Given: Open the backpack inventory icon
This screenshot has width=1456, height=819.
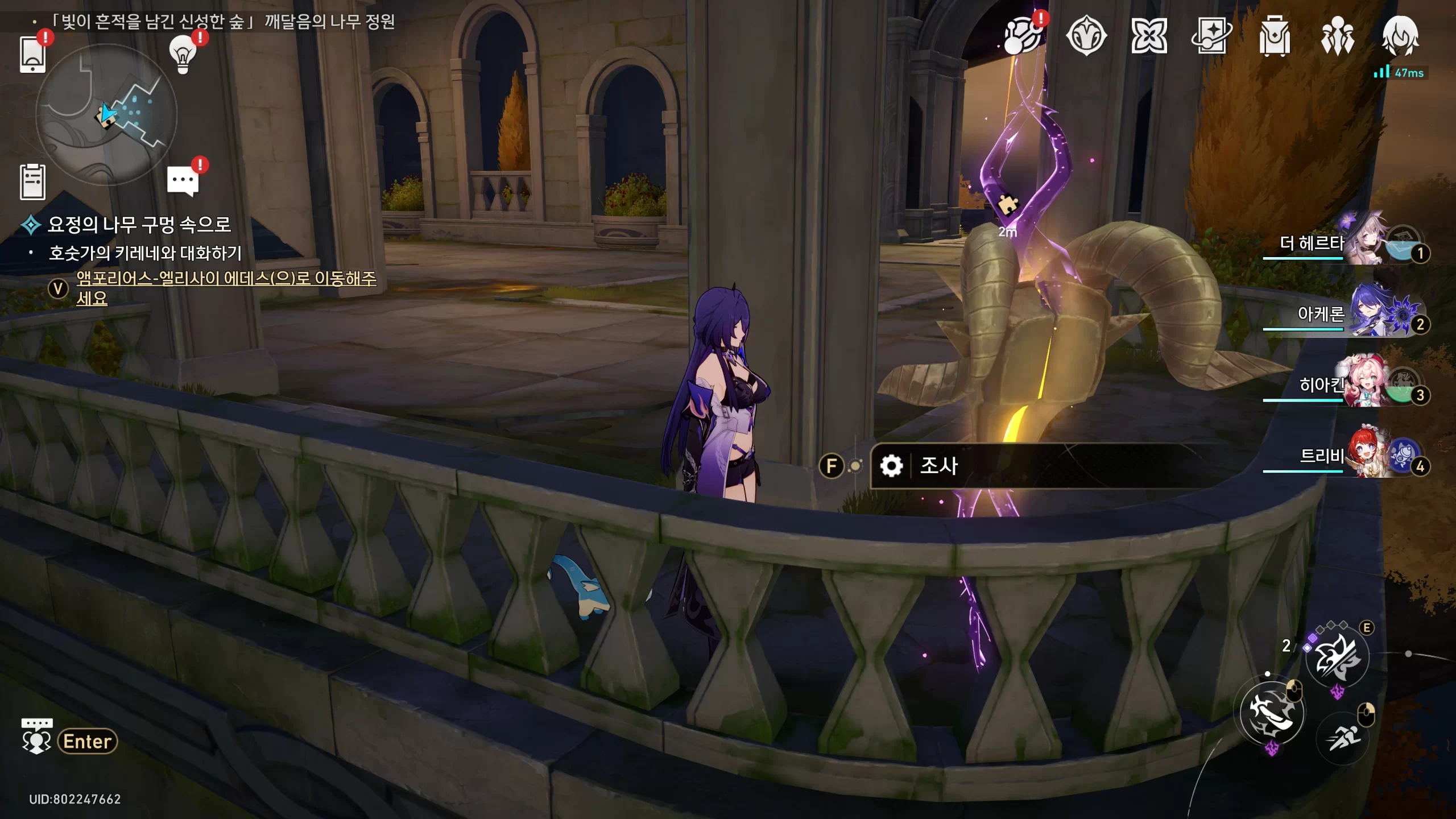Looking at the screenshot, I should coord(1275,36).
